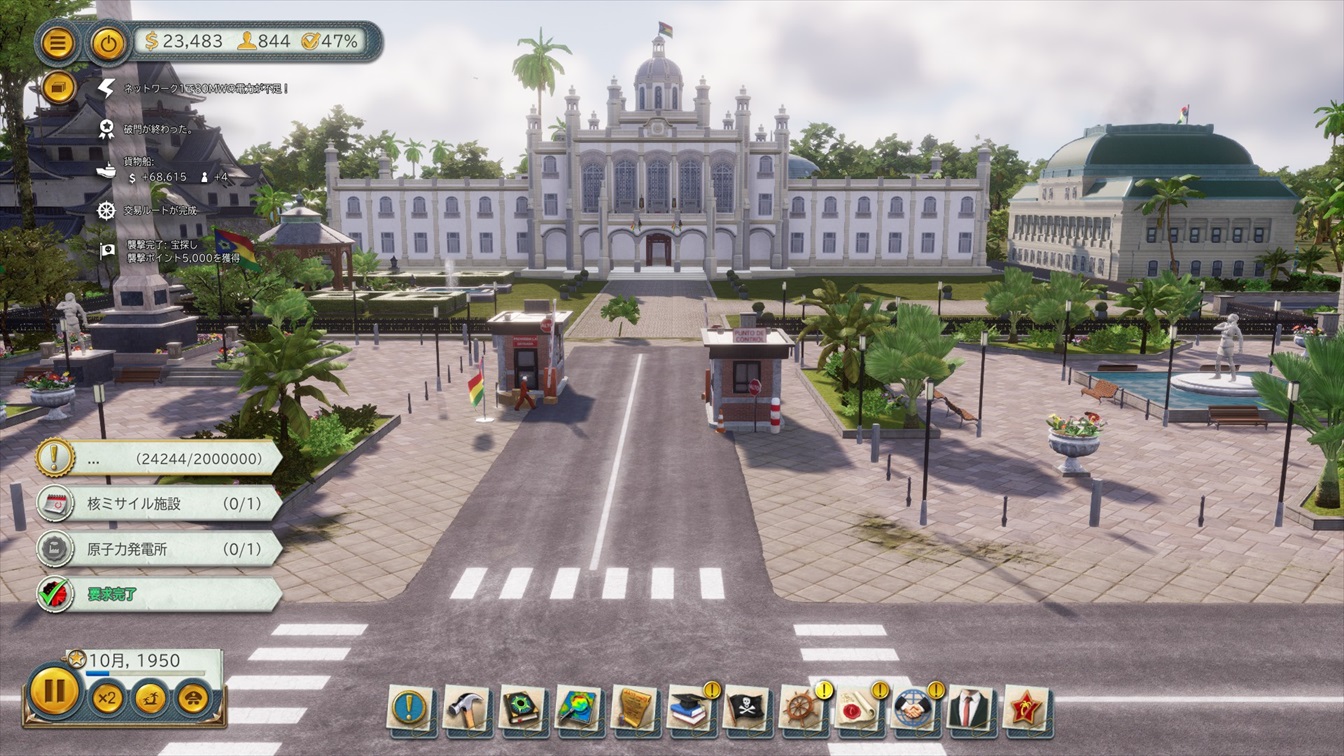Toggle the gold box button below the menu
This screenshot has height=756, width=1344.
[x=59, y=87]
